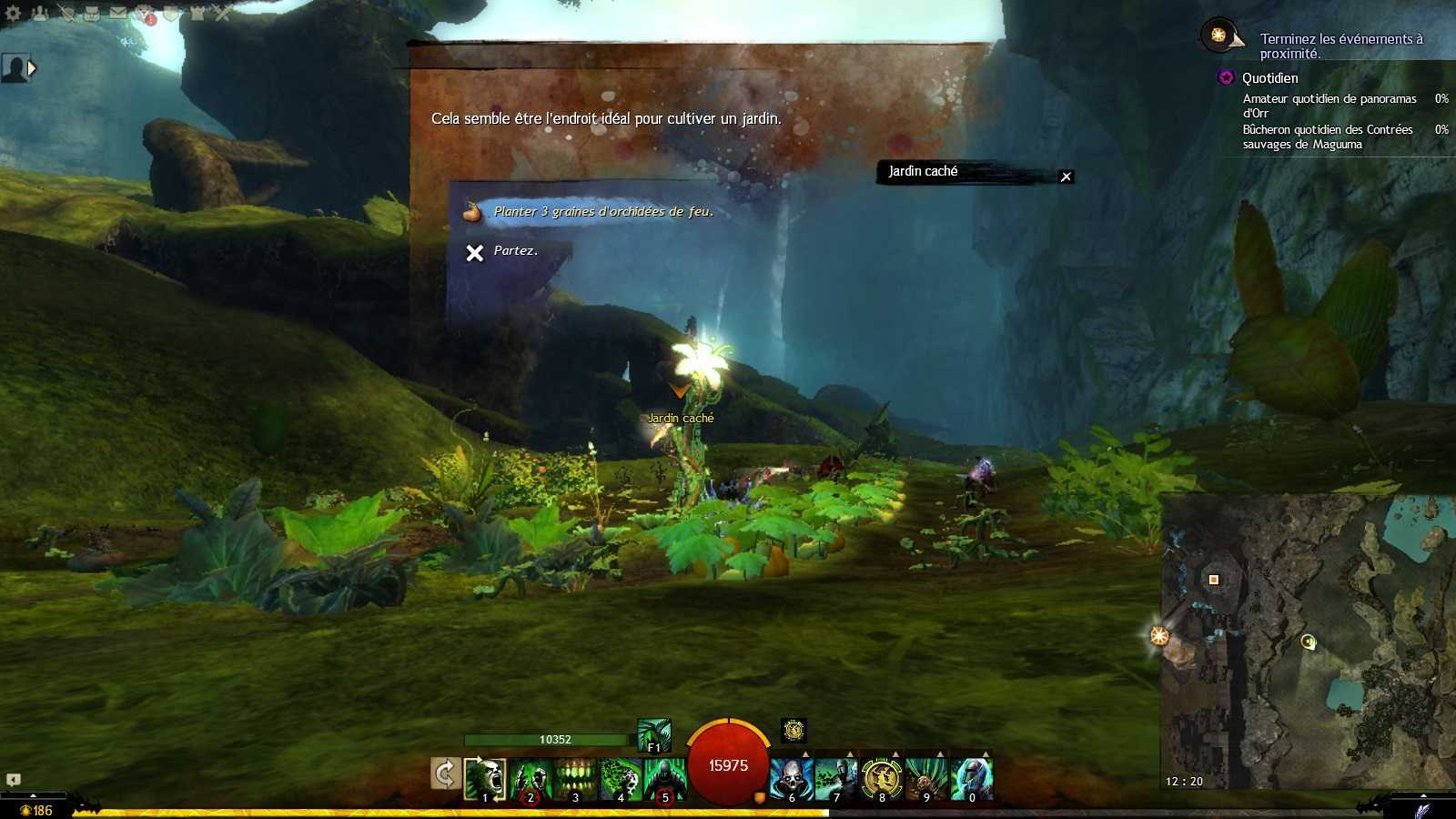Expand the party portrait arrow
1456x819 pixels.
(x=32, y=68)
